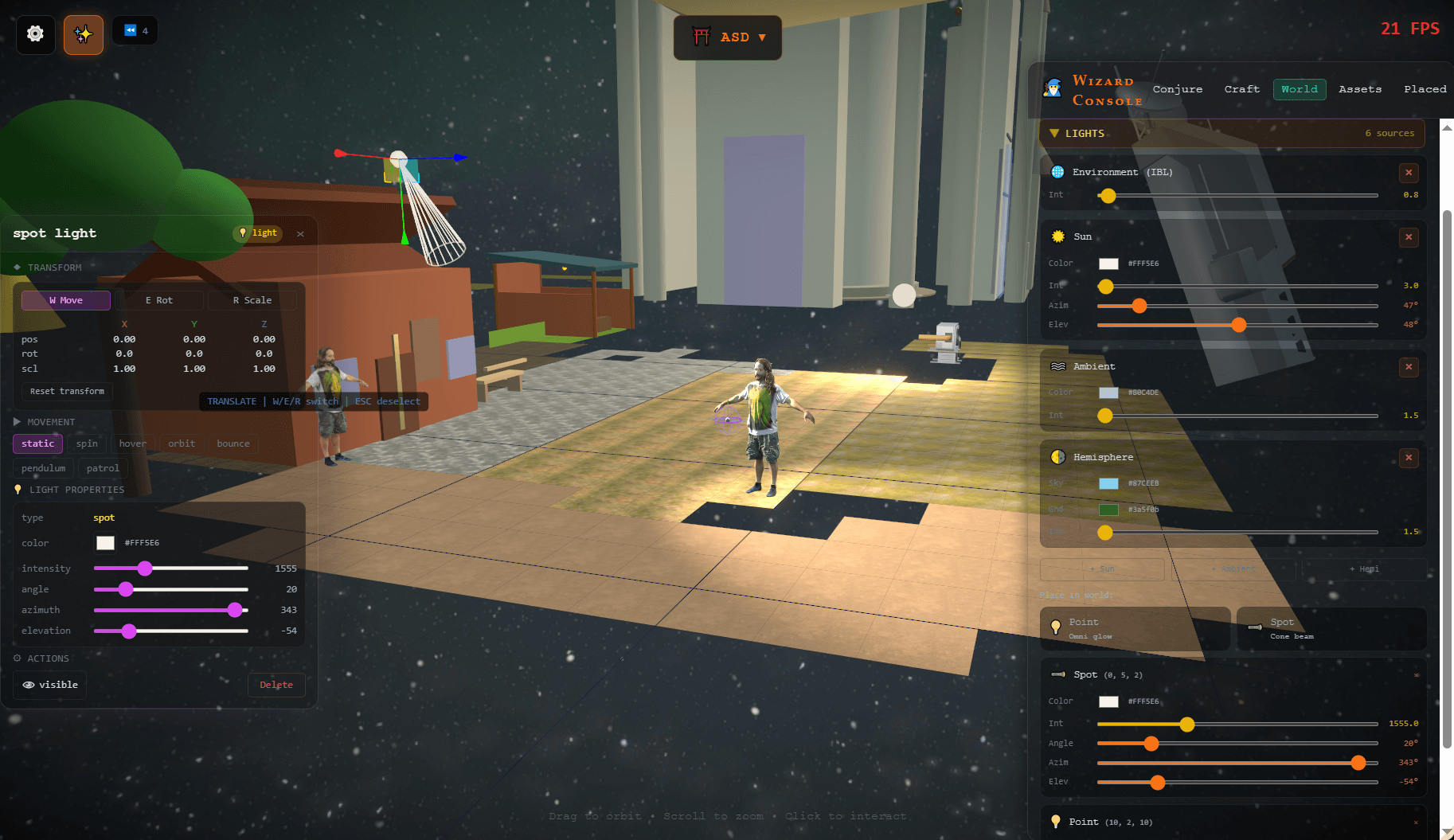Open the spot light color swatch
Screen dimensions: 1454x840
click(x=105, y=543)
